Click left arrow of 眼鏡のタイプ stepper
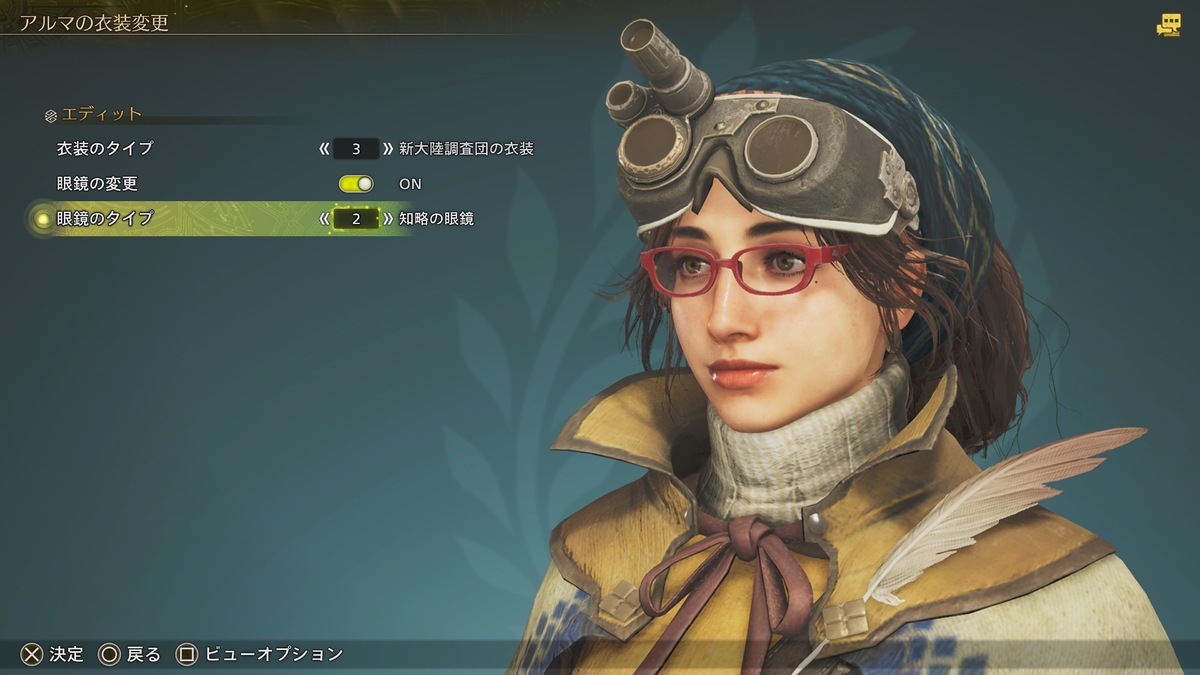This screenshot has width=1200, height=675. [324, 218]
